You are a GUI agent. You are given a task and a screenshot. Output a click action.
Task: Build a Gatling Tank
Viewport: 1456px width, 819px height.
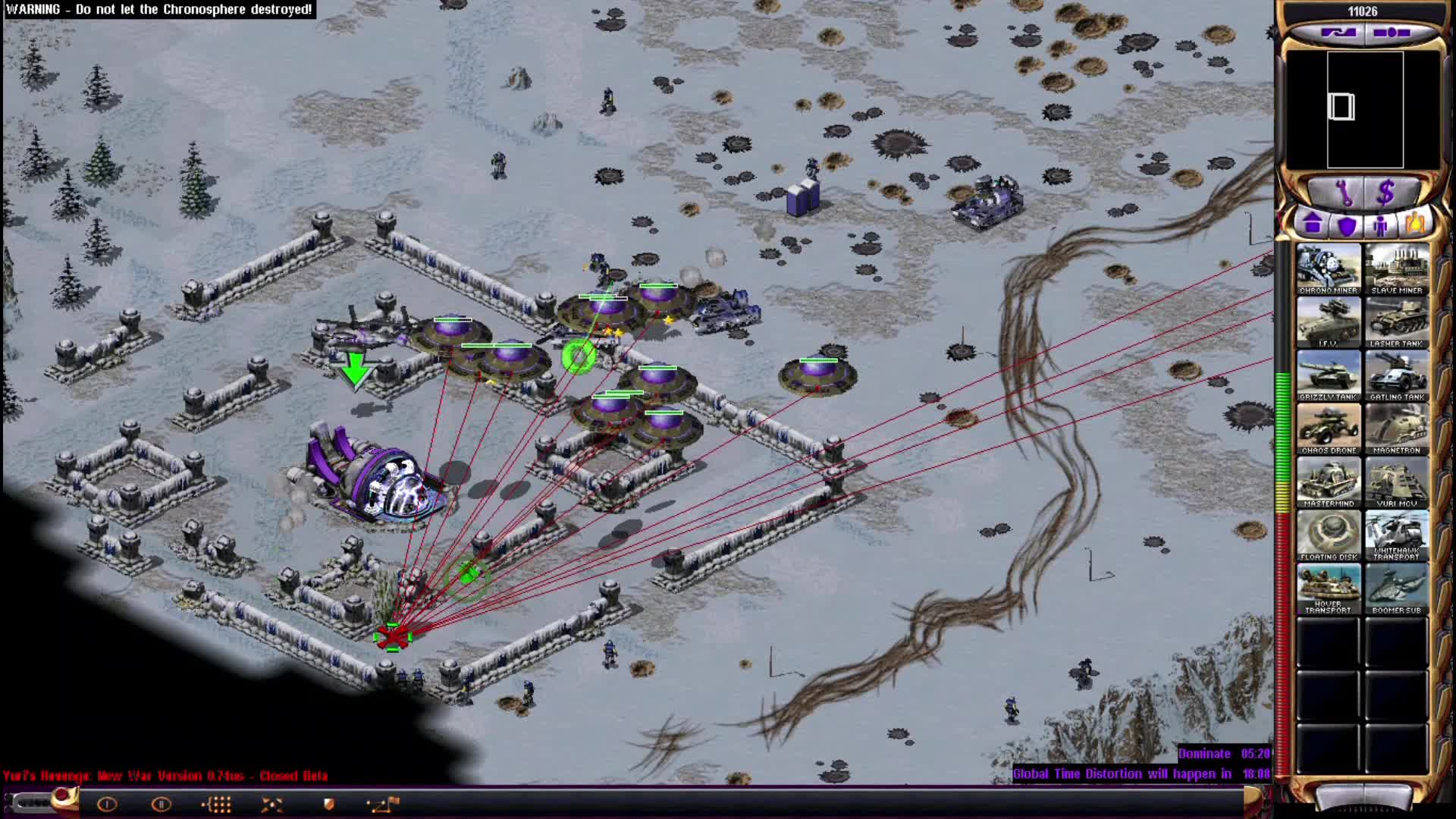coord(1398,375)
